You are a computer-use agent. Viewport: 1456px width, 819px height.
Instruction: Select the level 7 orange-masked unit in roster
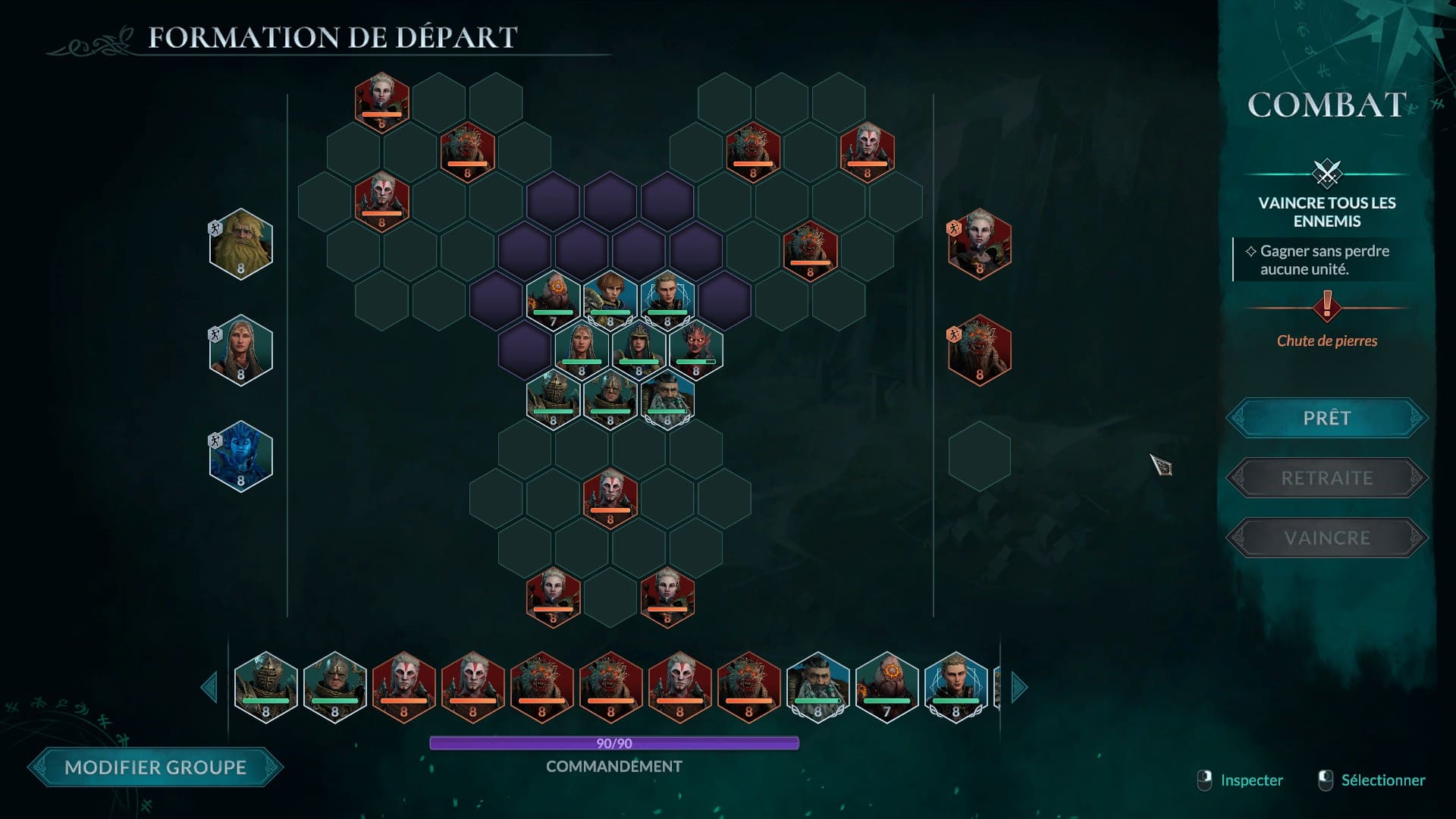(x=886, y=687)
